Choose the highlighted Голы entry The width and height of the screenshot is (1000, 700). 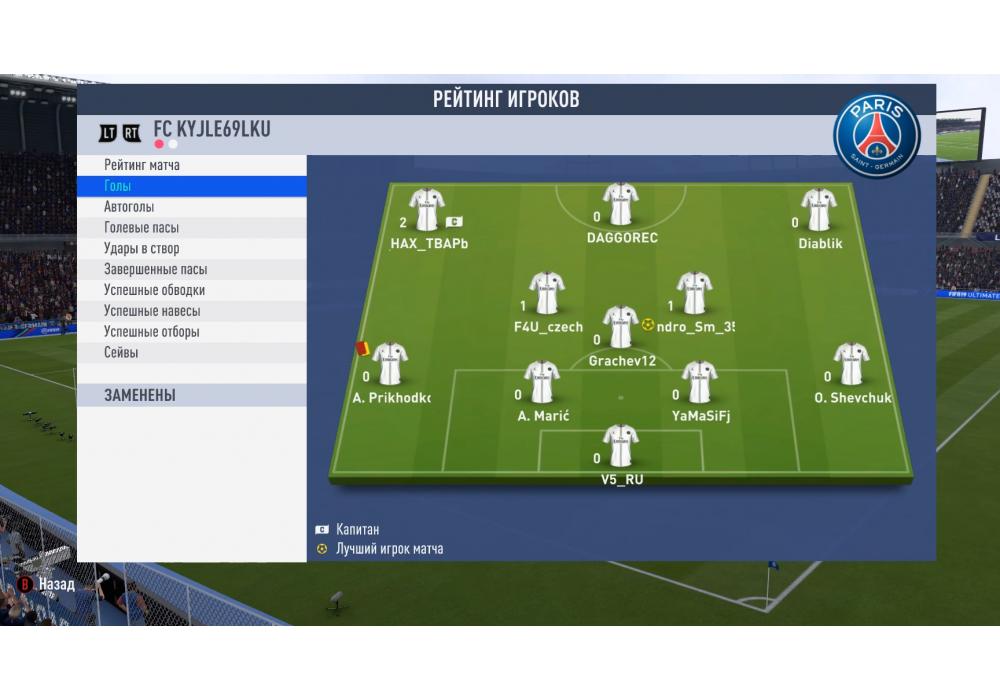tap(118, 186)
